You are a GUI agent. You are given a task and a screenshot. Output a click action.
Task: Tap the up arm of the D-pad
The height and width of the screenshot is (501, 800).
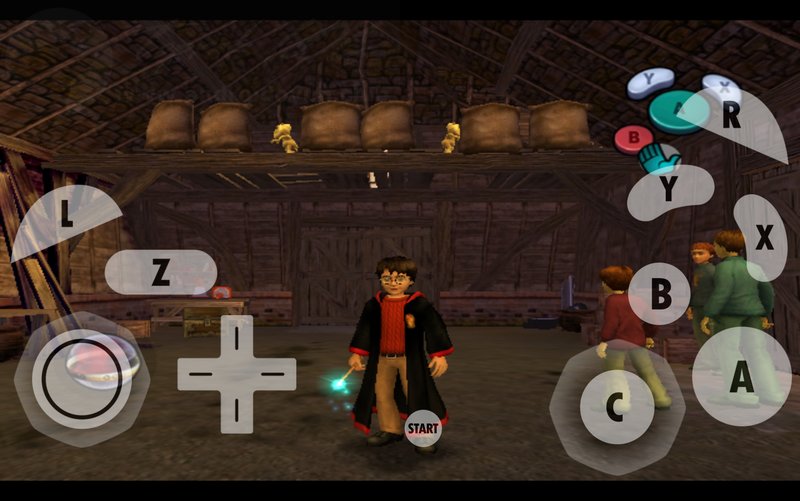point(237,337)
